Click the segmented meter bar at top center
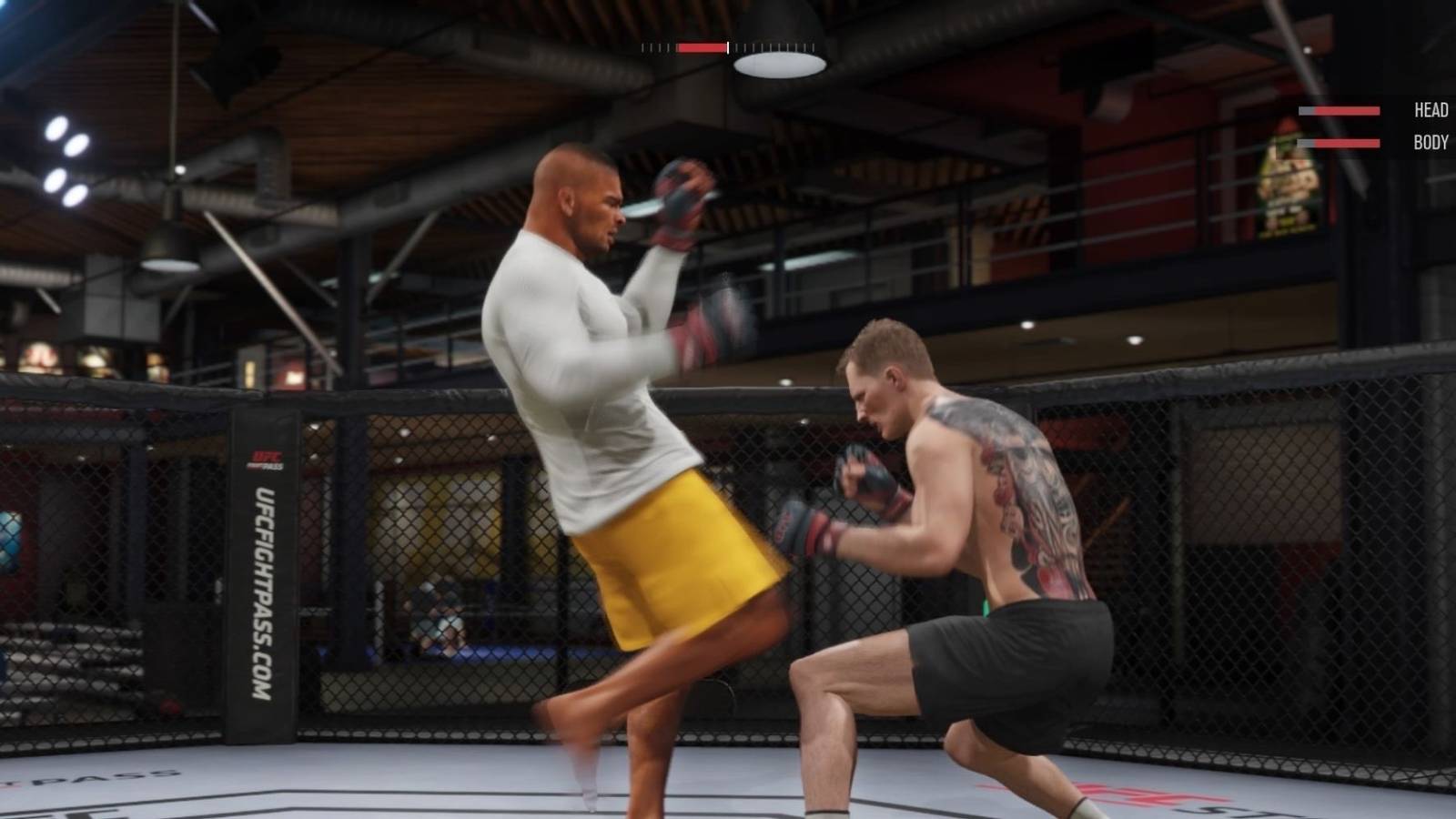1456x819 pixels. click(x=728, y=45)
